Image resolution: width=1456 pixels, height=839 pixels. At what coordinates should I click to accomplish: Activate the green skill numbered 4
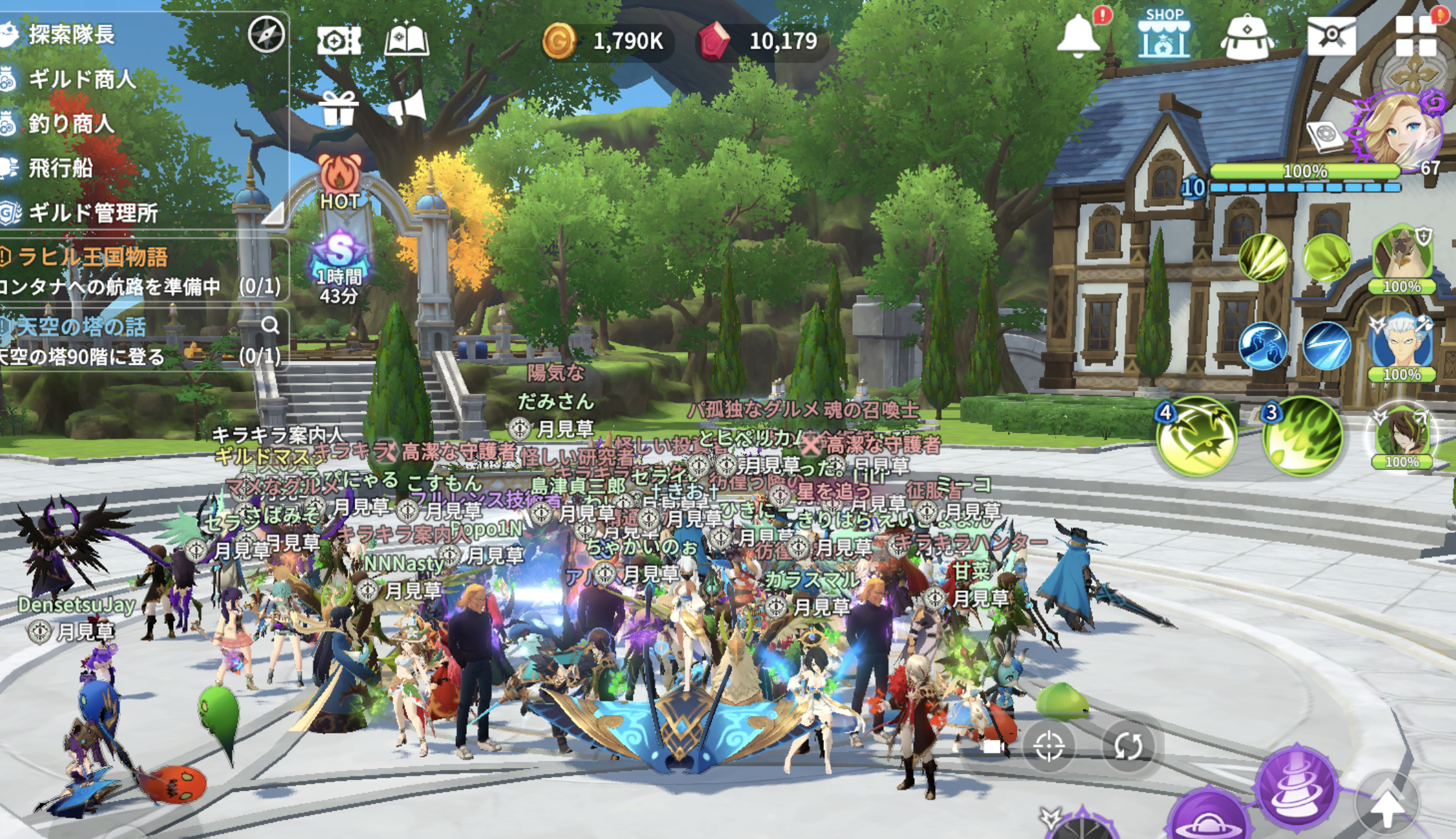[x=1196, y=437]
